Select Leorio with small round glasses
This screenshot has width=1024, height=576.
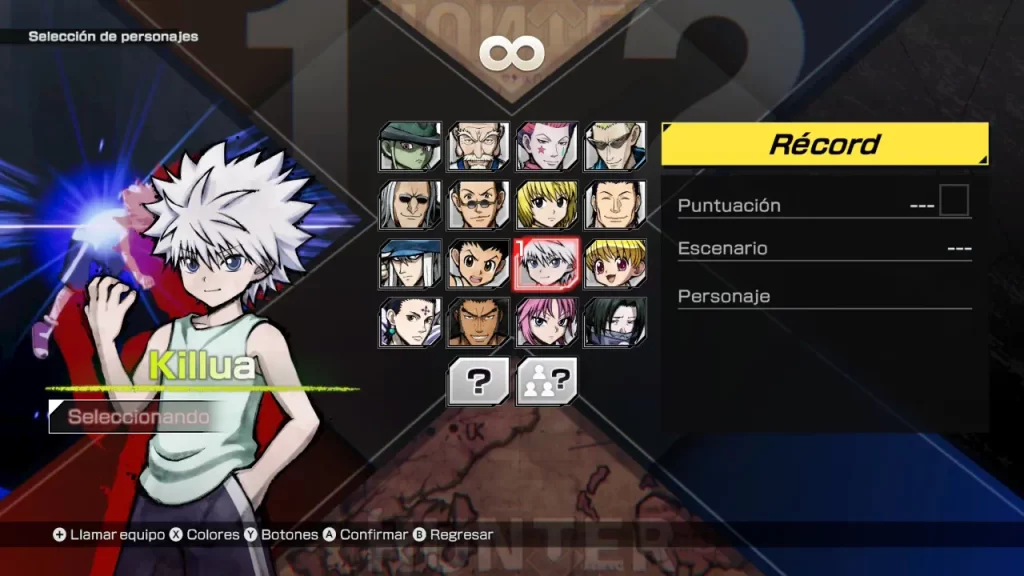(x=478, y=205)
